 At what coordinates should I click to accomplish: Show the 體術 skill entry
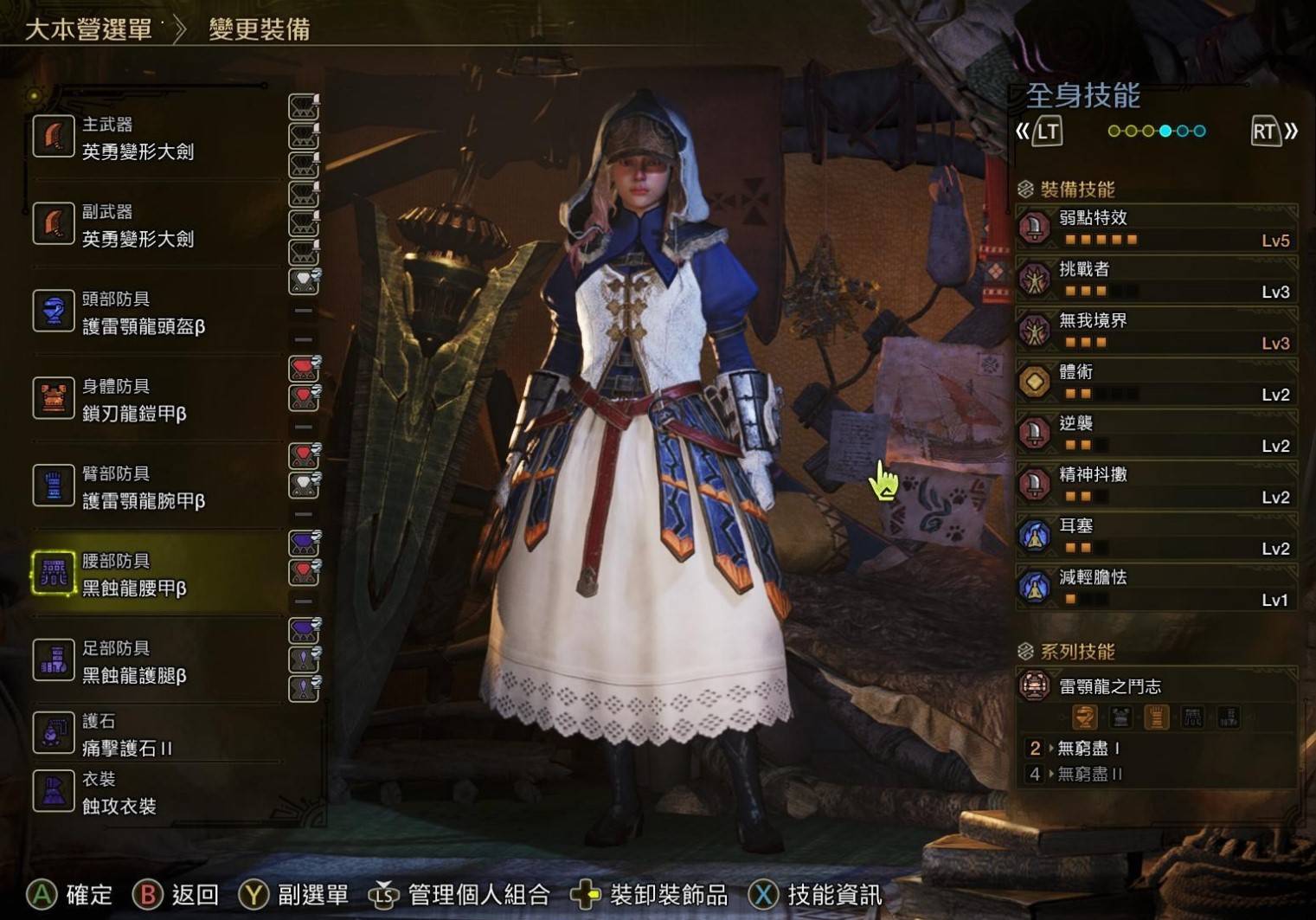point(1156,382)
